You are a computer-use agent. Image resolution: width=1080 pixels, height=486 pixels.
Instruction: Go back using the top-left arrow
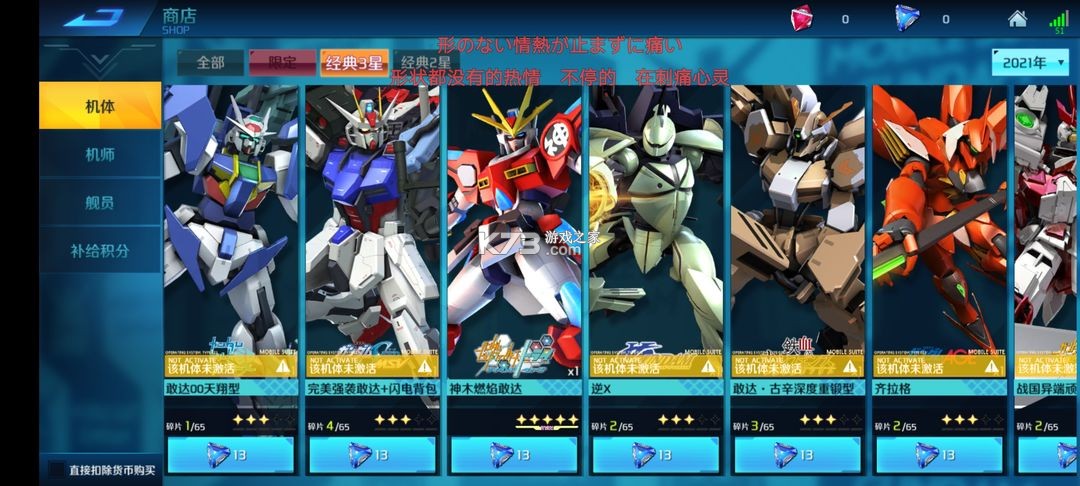pyautogui.click(x=94, y=18)
